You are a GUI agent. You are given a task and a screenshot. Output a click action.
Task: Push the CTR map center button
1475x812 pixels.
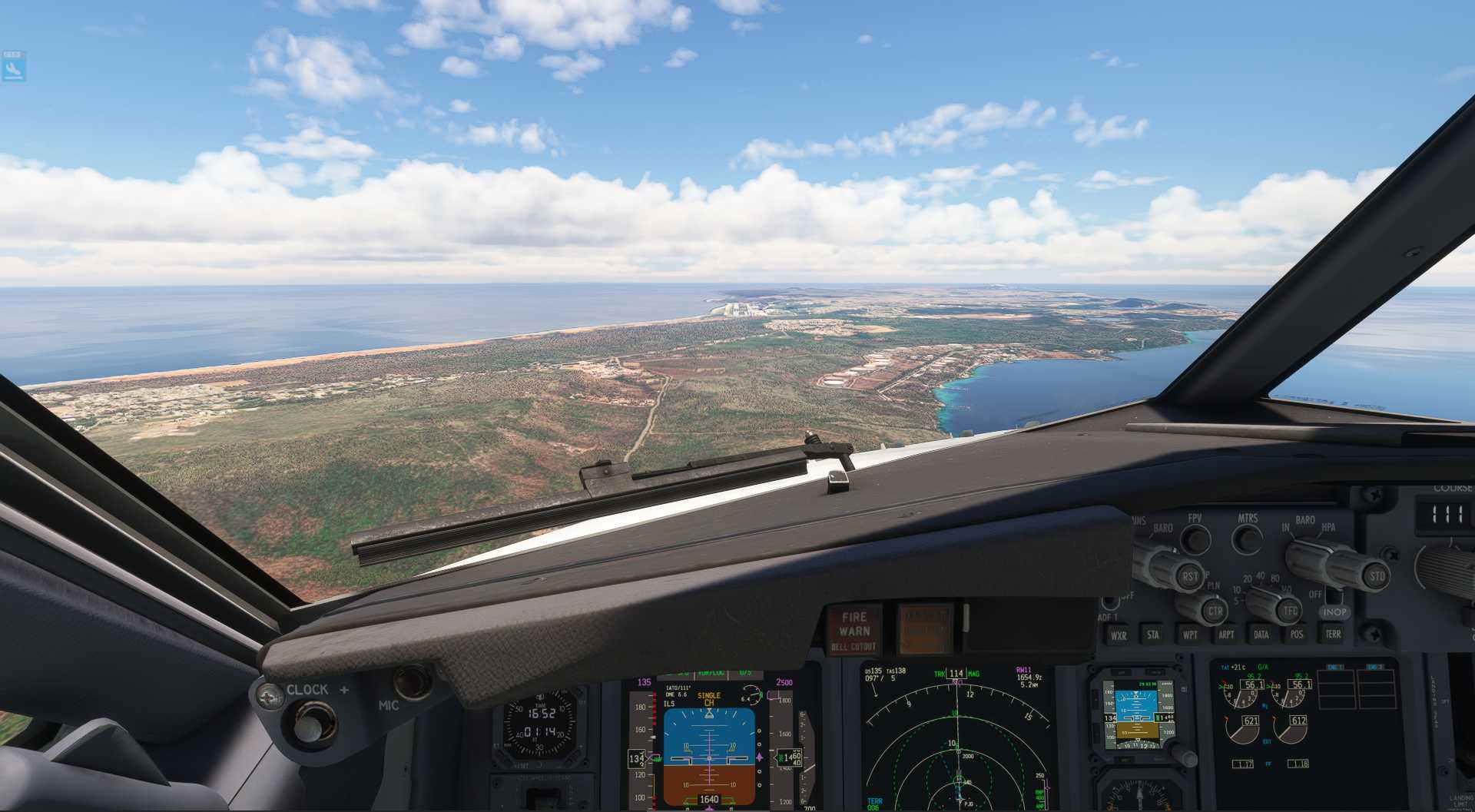1215,611
